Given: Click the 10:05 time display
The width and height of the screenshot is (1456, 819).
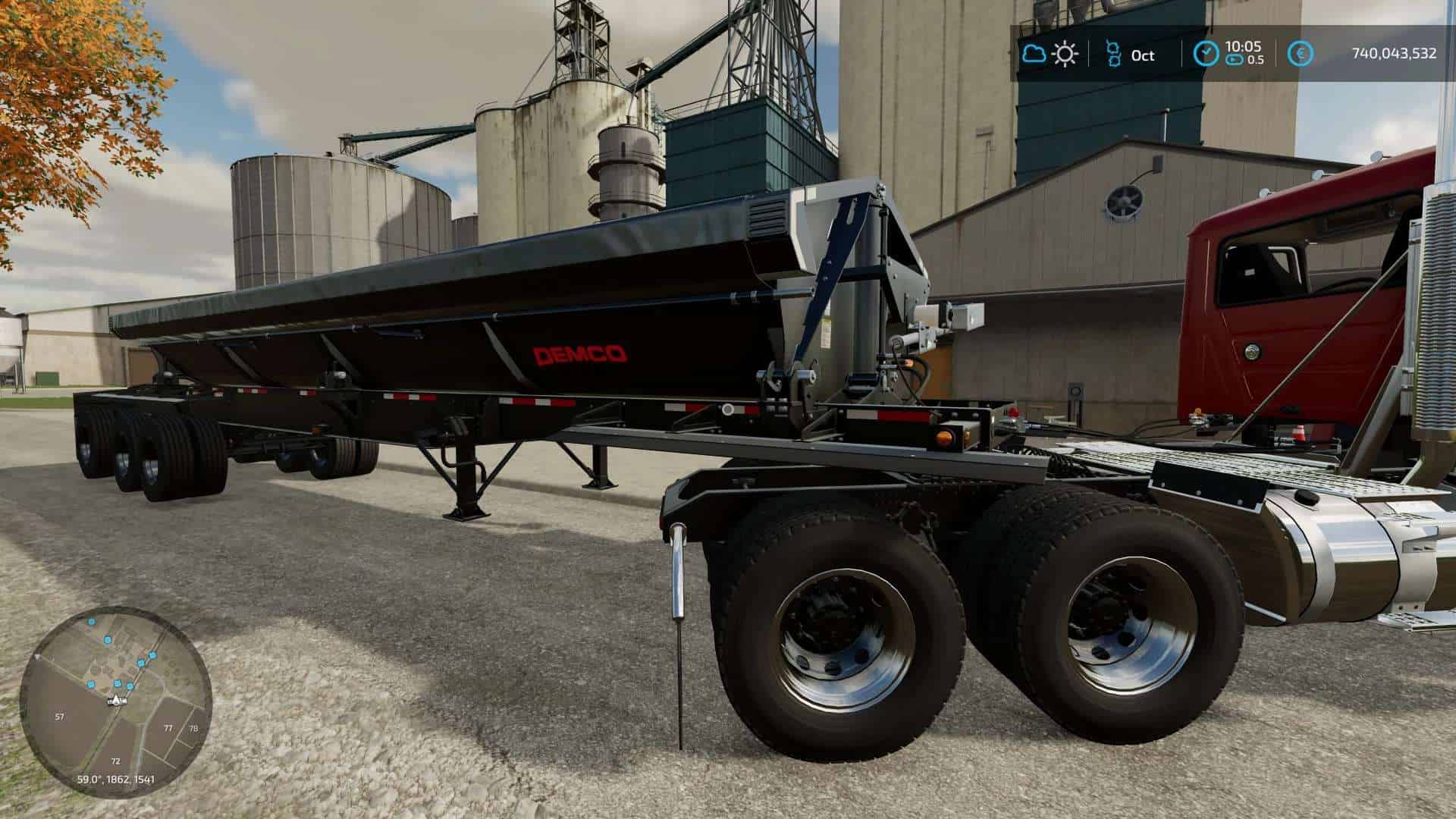Looking at the screenshot, I should coord(1244,47).
